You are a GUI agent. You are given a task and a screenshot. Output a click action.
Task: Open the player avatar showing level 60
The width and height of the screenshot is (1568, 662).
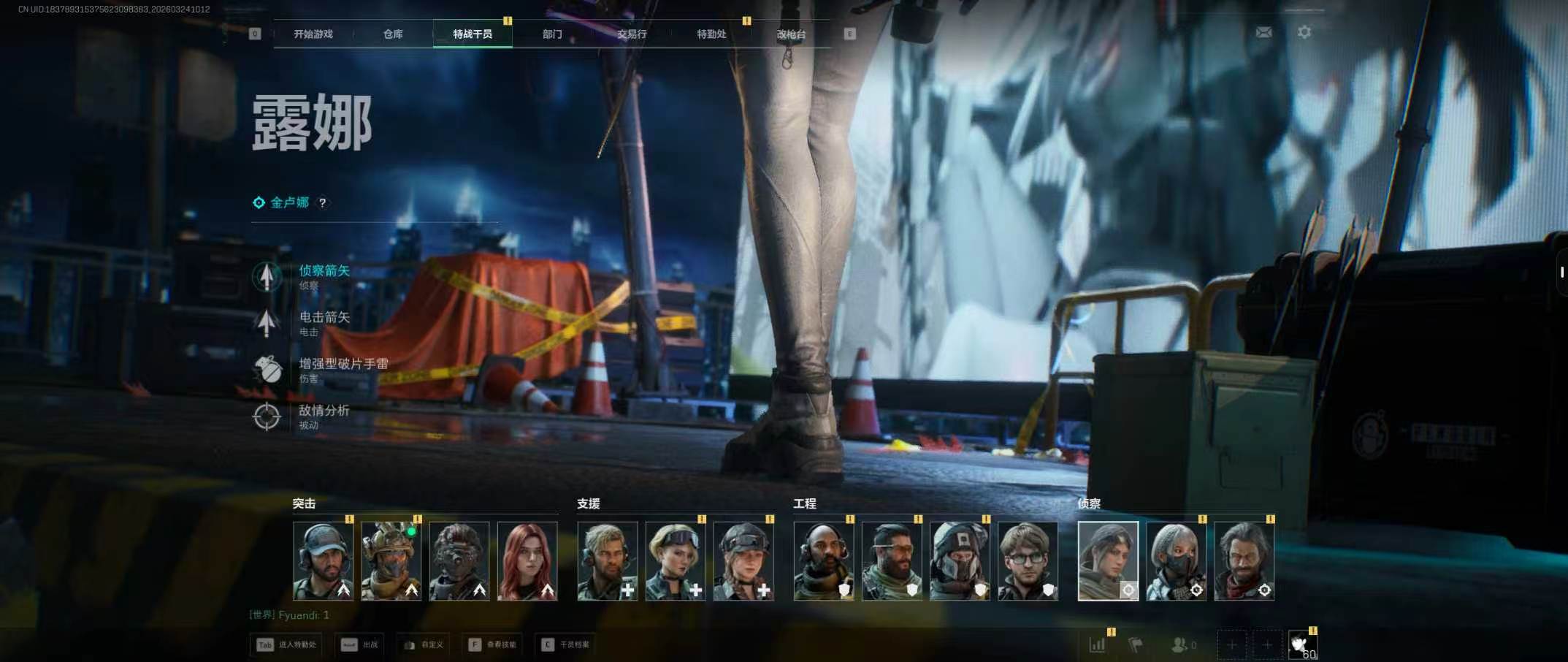[x=1302, y=645]
